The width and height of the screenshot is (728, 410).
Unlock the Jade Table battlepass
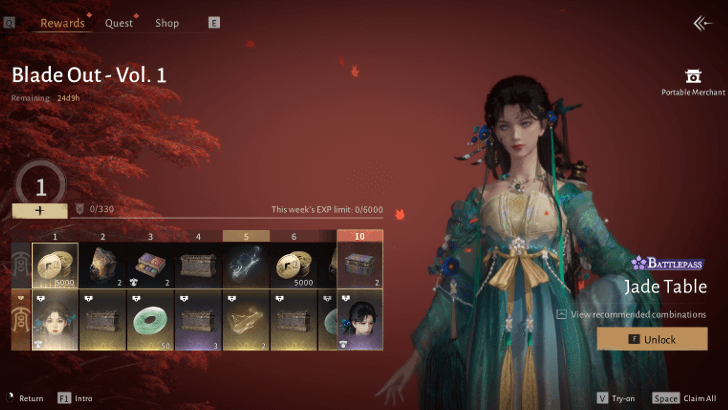point(652,340)
